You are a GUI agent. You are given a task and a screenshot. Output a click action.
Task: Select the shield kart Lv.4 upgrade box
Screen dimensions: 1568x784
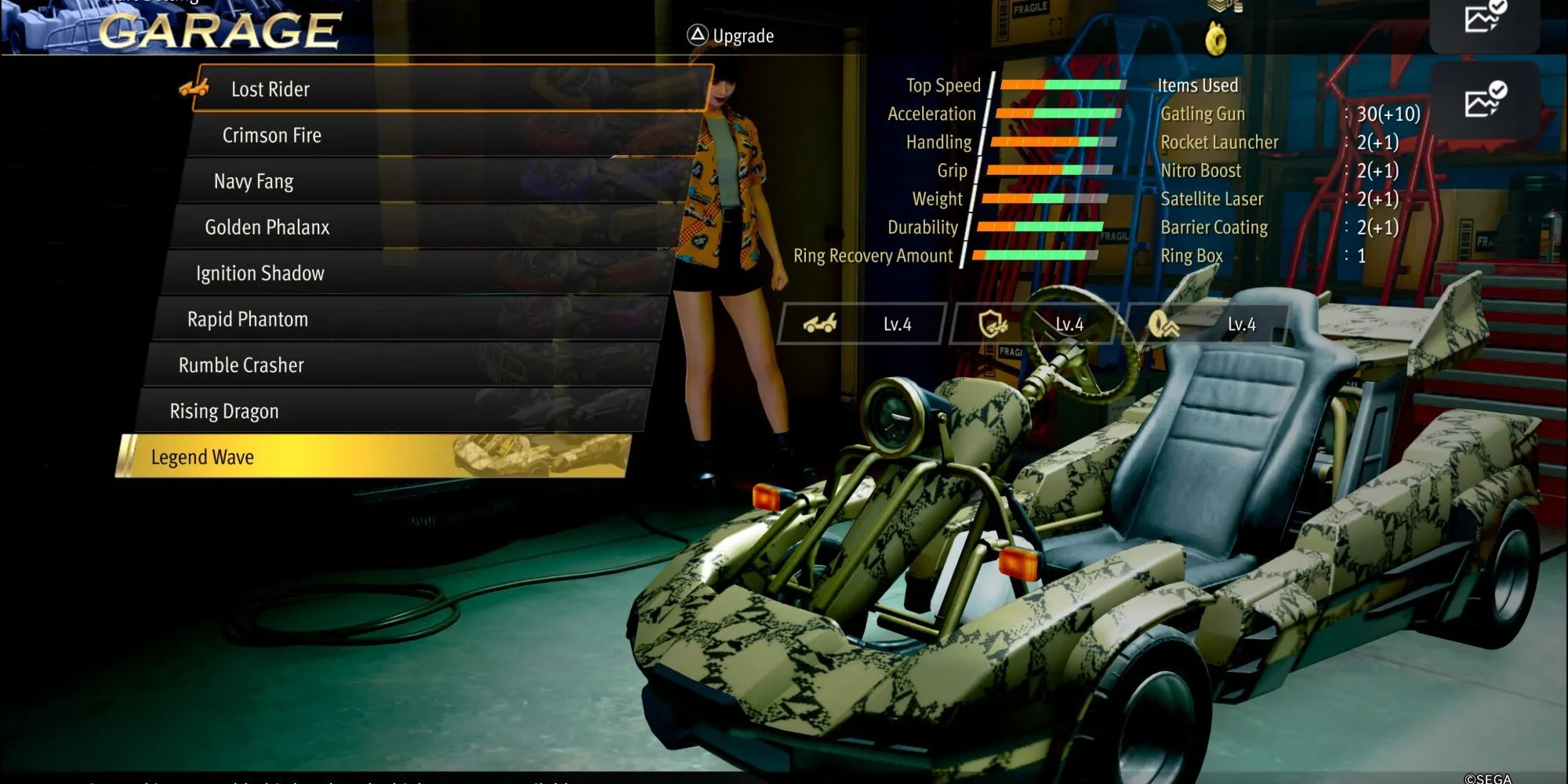click(x=1033, y=324)
